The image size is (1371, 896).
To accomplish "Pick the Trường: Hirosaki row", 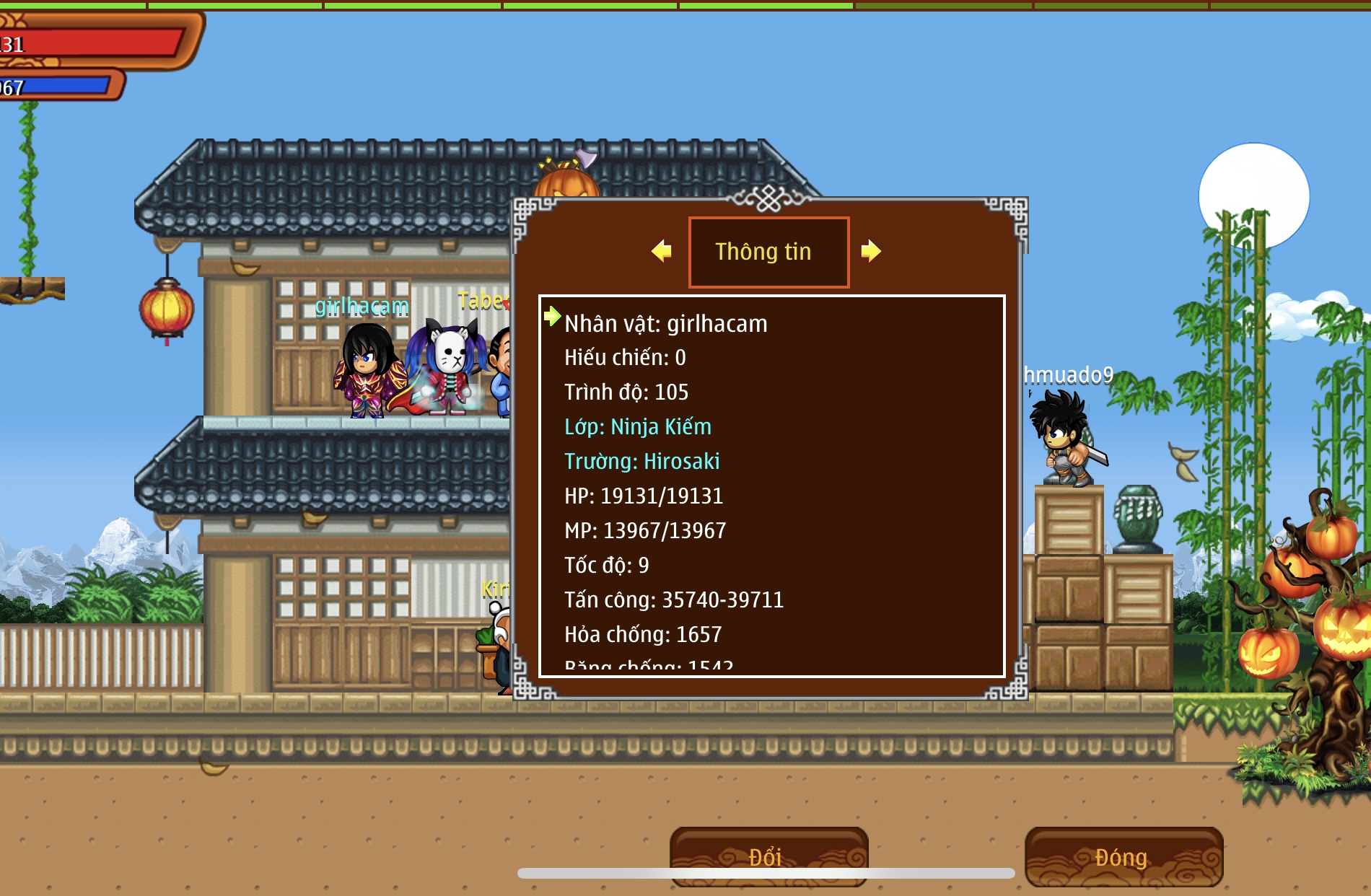I will [x=641, y=462].
